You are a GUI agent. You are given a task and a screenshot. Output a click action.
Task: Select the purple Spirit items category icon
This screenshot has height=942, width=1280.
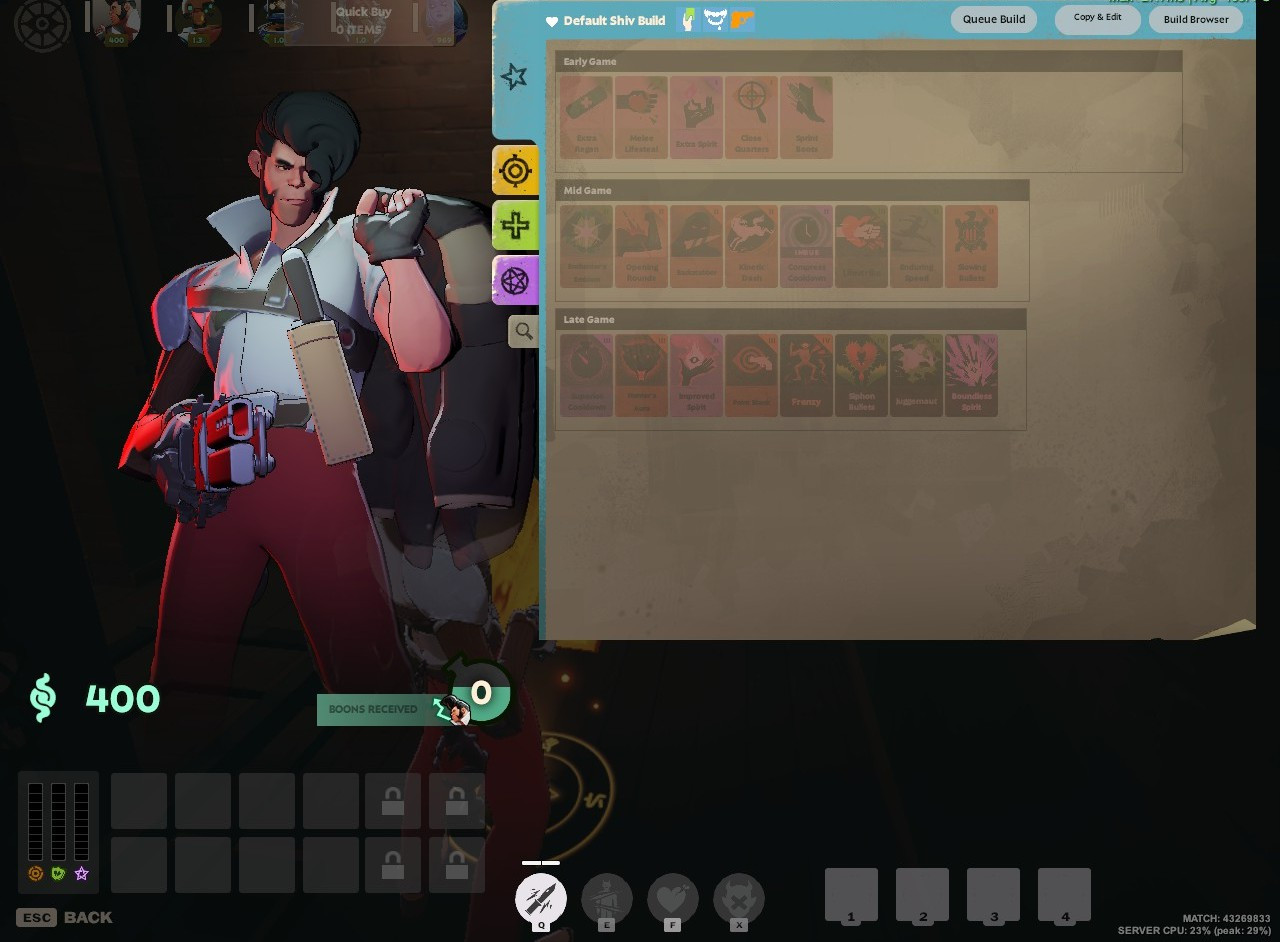click(x=514, y=281)
